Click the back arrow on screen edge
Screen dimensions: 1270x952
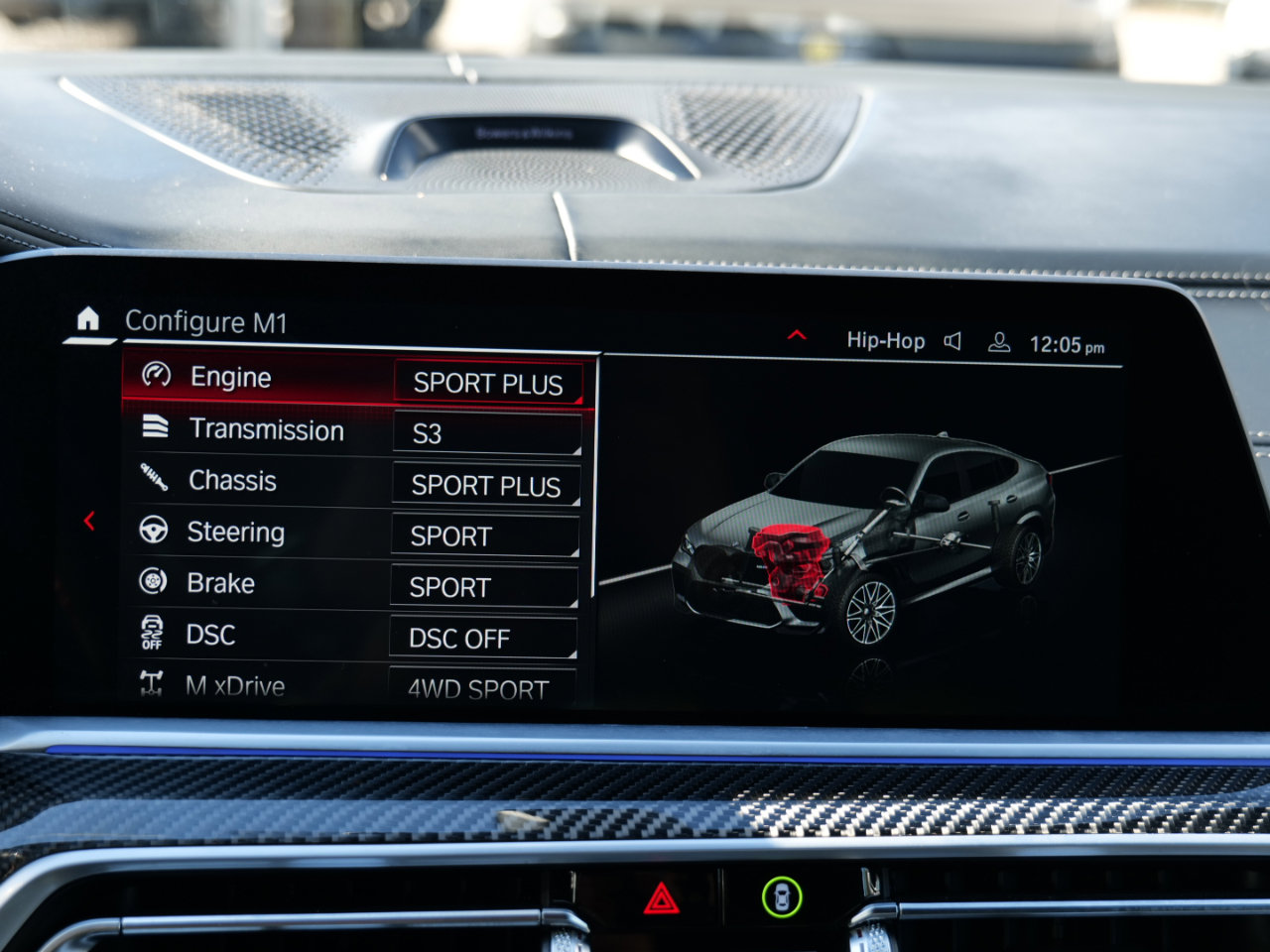[x=91, y=520]
